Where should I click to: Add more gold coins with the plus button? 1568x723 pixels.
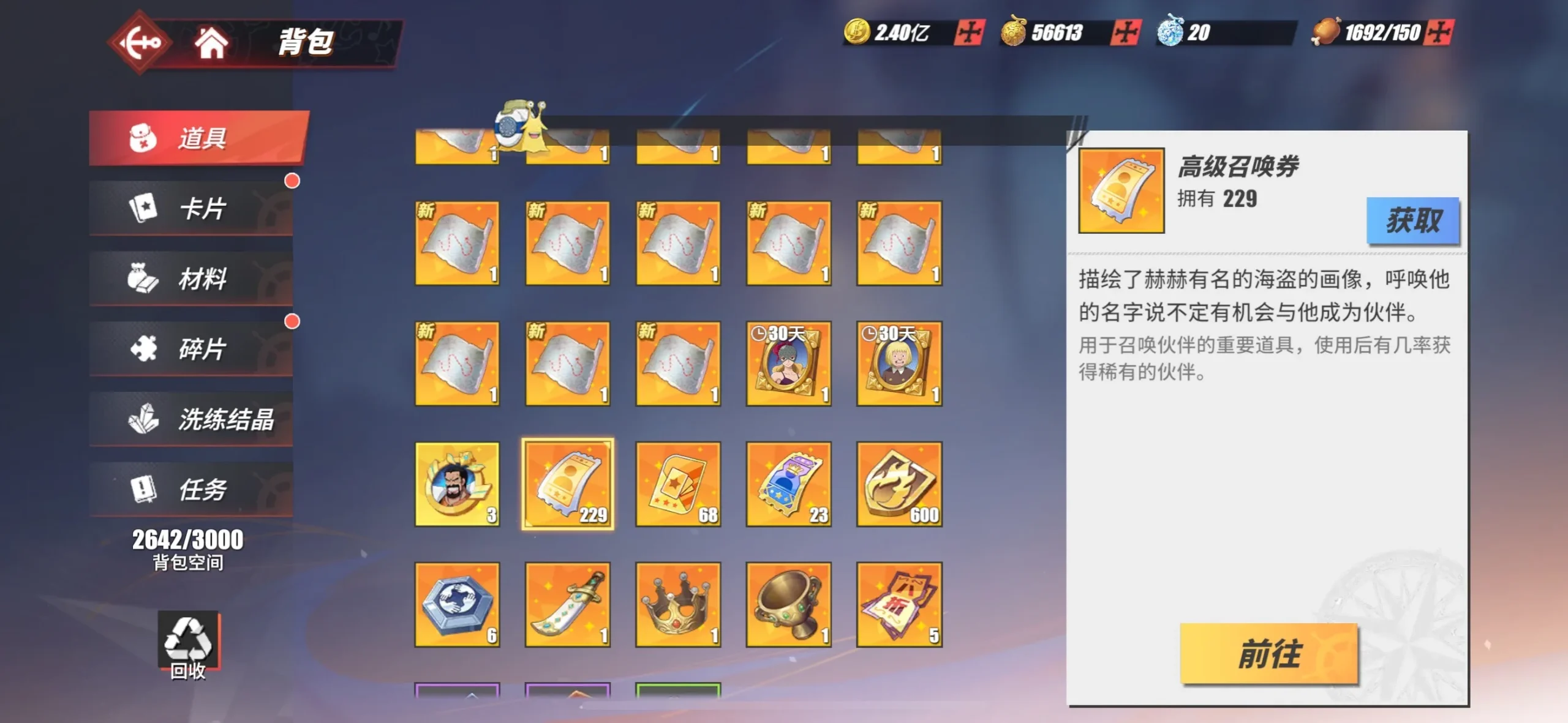point(969,32)
